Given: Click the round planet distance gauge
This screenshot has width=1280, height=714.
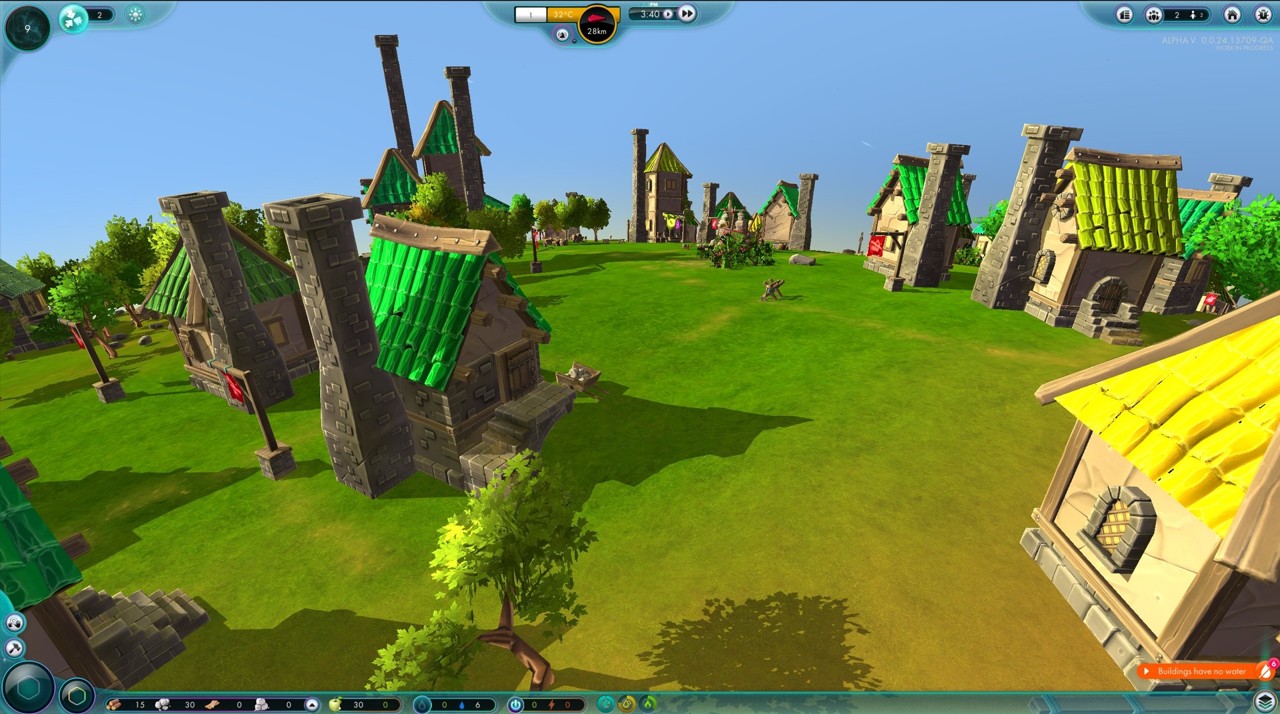Looking at the screenshot, I should tap(598, 24).
